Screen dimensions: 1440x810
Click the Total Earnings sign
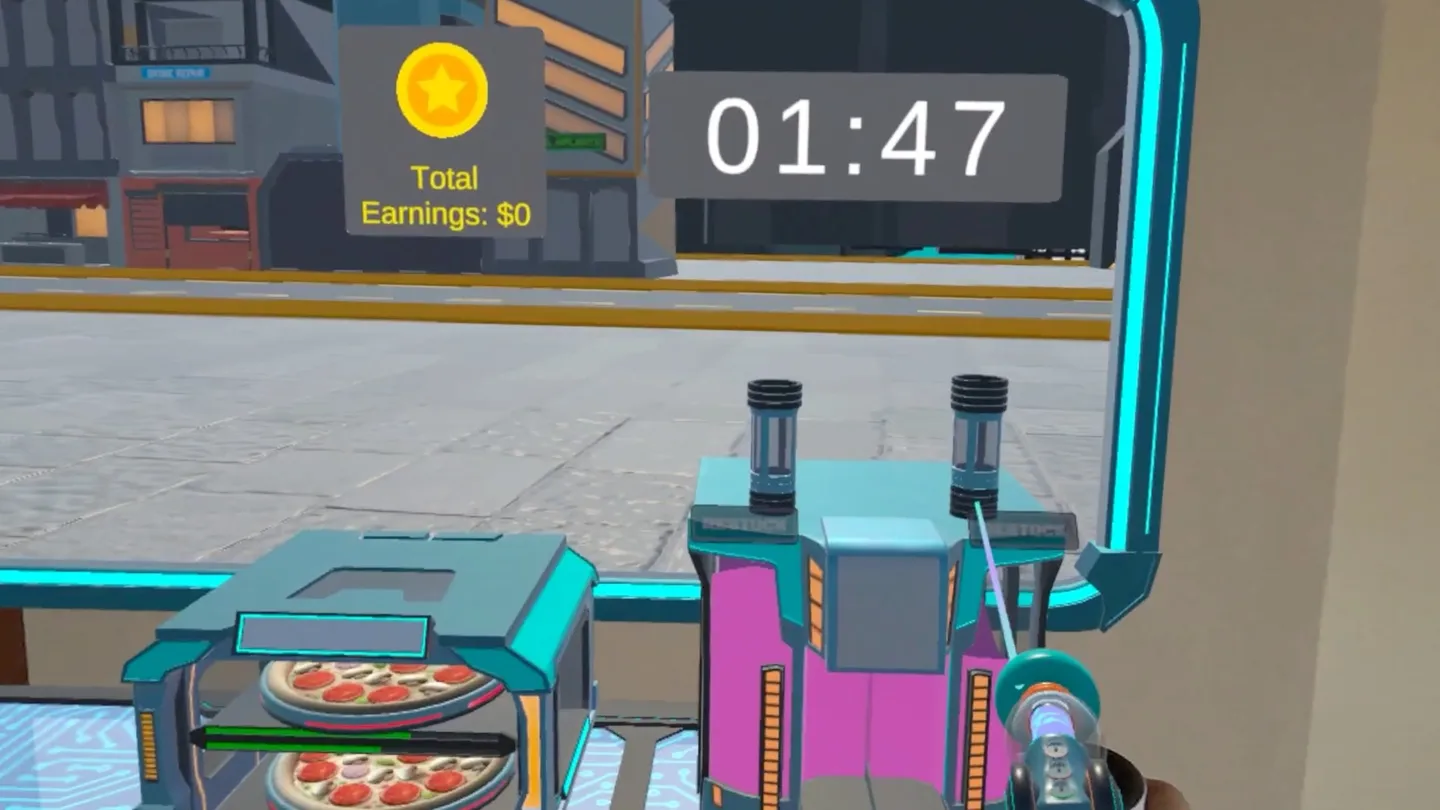(x=443, y=195)
